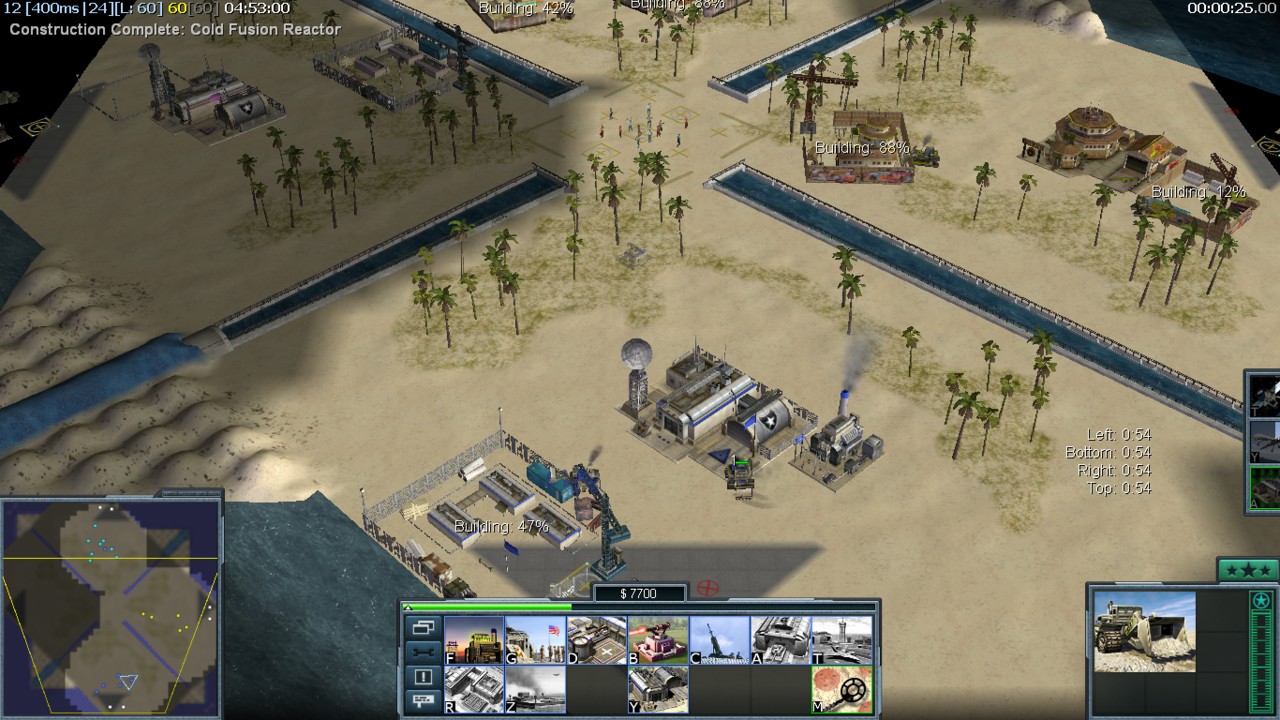Activate the mine detector clearing command

pos(842,690)
